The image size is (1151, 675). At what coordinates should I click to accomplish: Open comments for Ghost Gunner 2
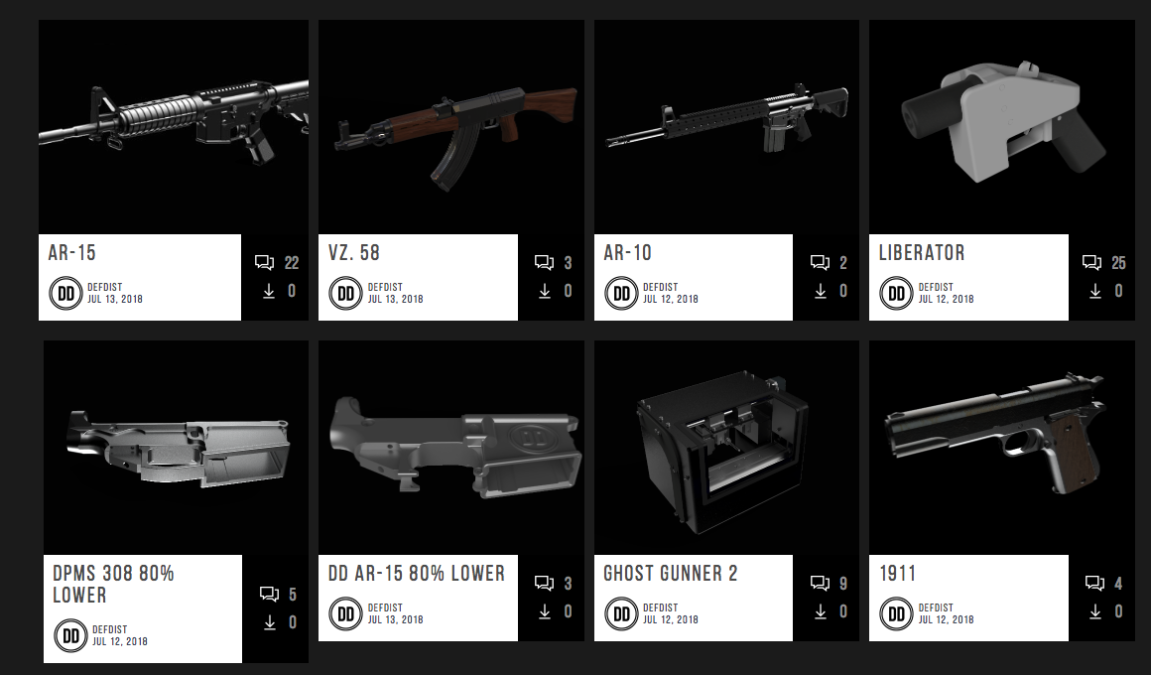pyautogui.click(x=820, y=583)
